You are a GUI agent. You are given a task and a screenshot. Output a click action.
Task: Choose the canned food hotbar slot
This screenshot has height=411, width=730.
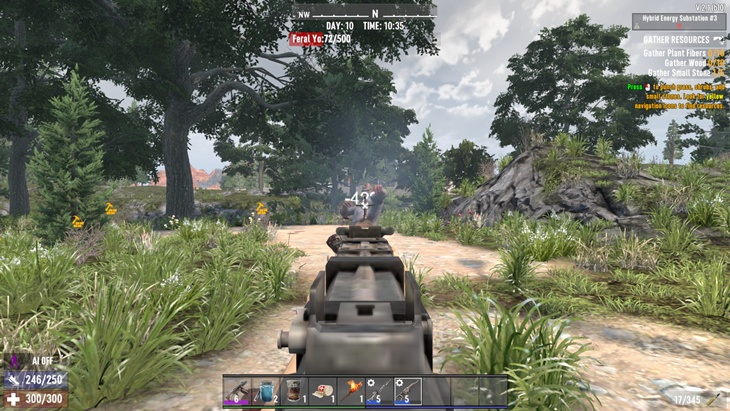(296, 391)
